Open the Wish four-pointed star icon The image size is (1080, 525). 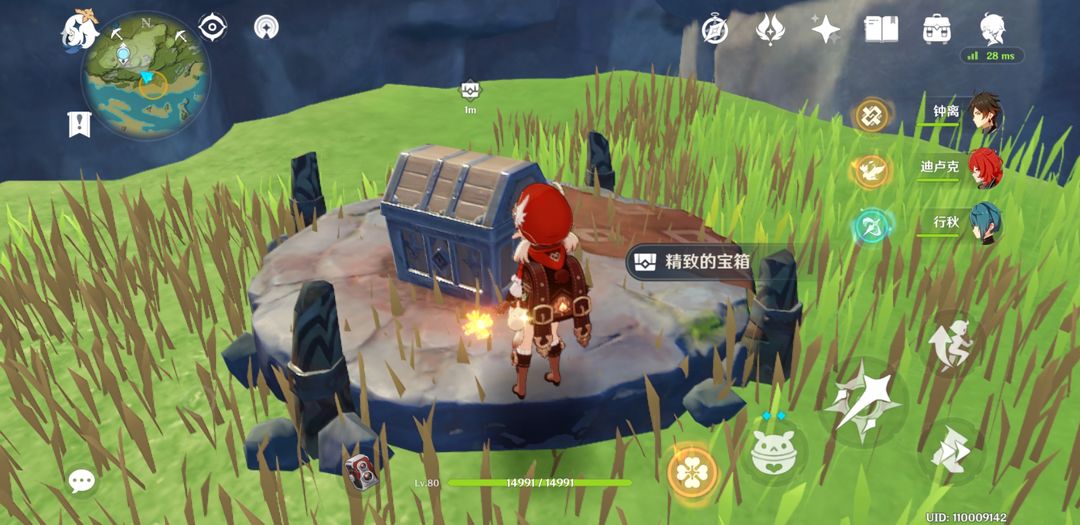pos(825,29)
